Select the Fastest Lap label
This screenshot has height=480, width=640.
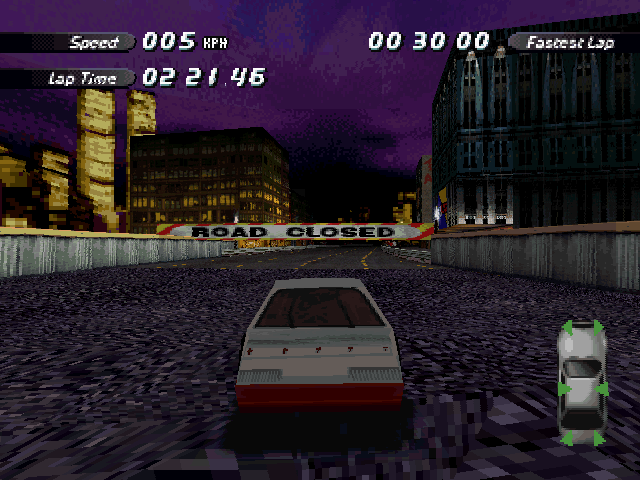tap(573, 42)
